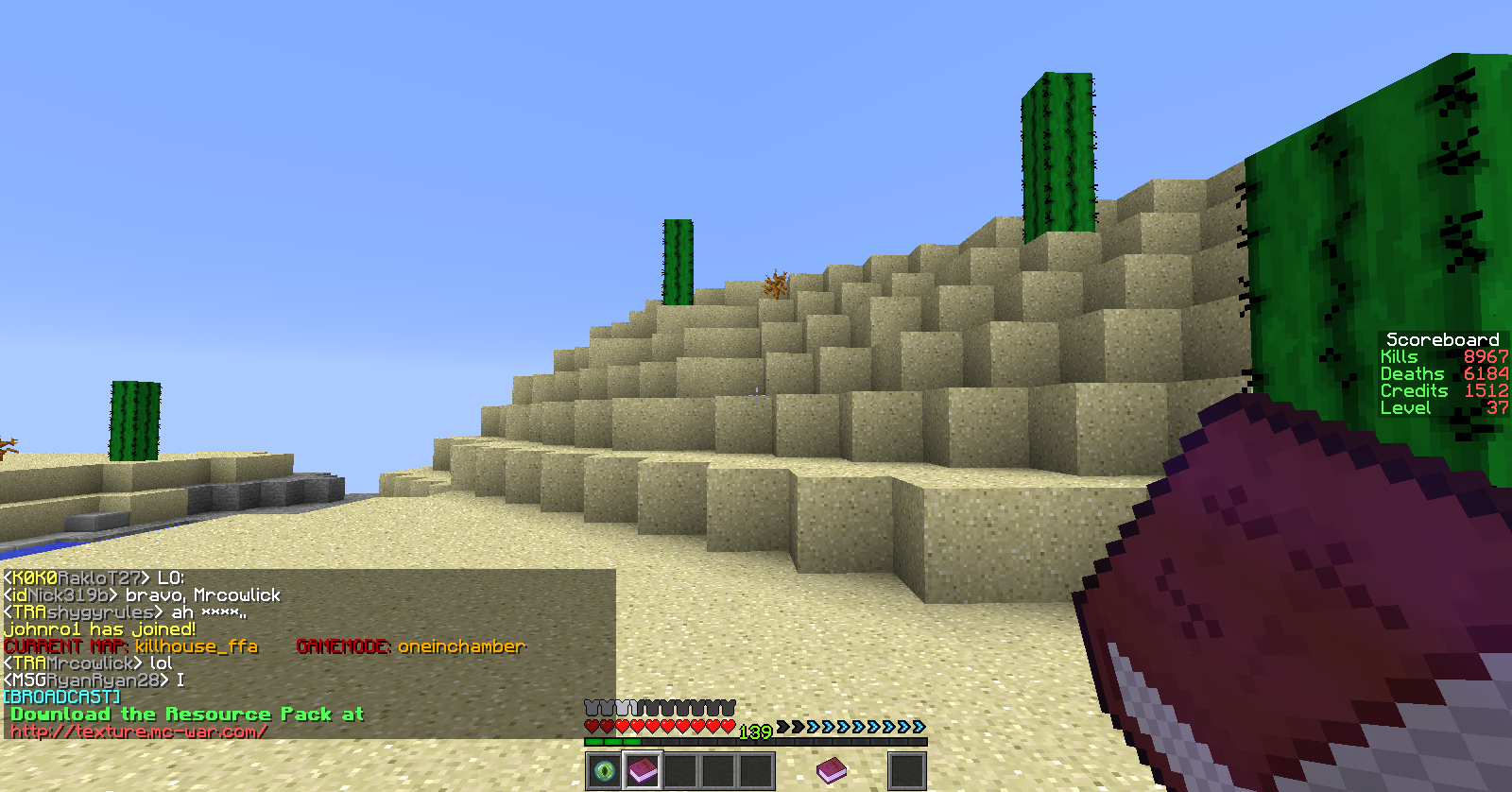This screenshot has height=792, width=1512.
Task: Choose the pink book without a slot frame
Action: pyautogui.click(x=832, y=770)
